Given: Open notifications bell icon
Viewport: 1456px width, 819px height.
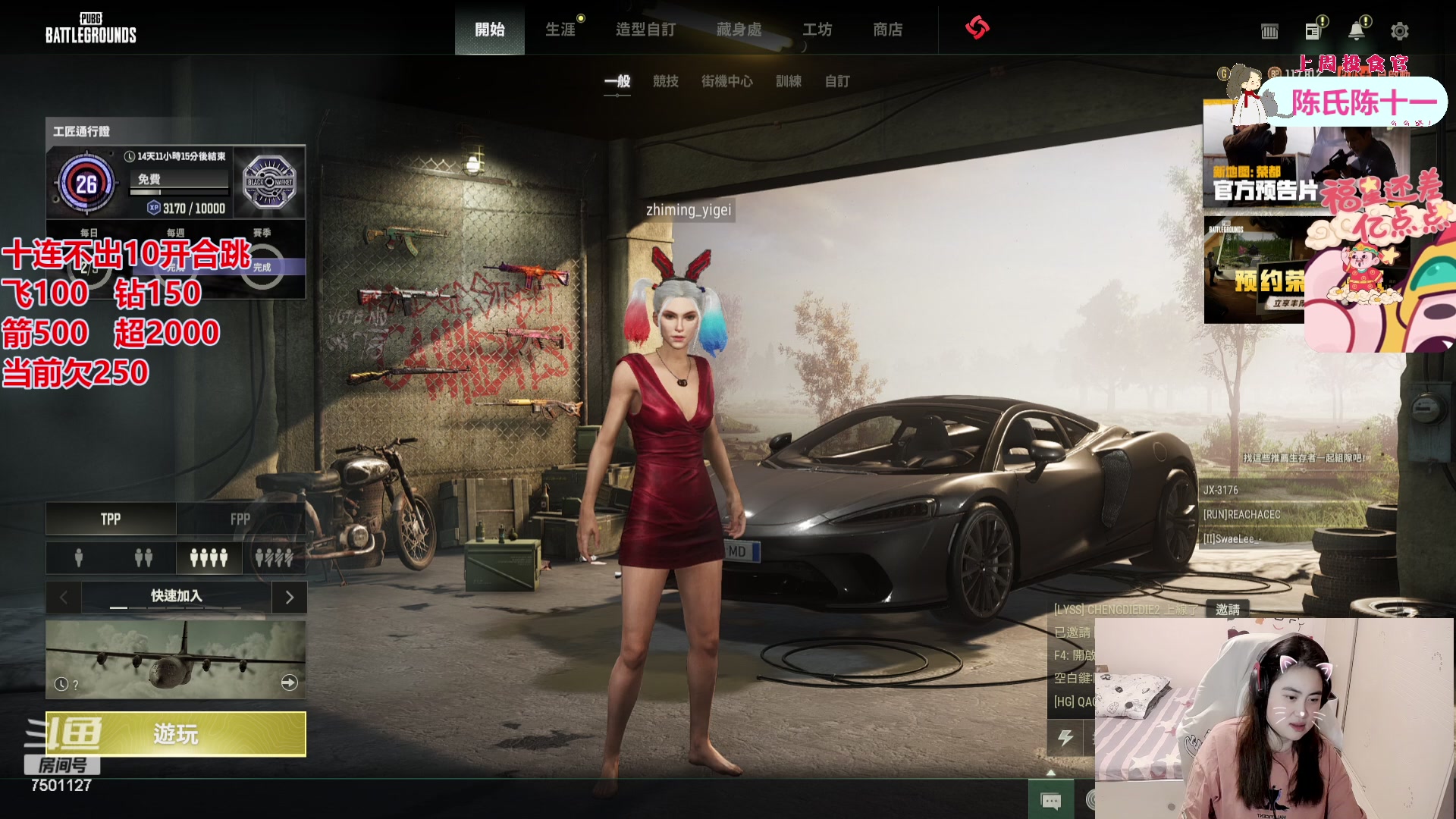Looking at the screenshot, I should (x=1356, y=31).
